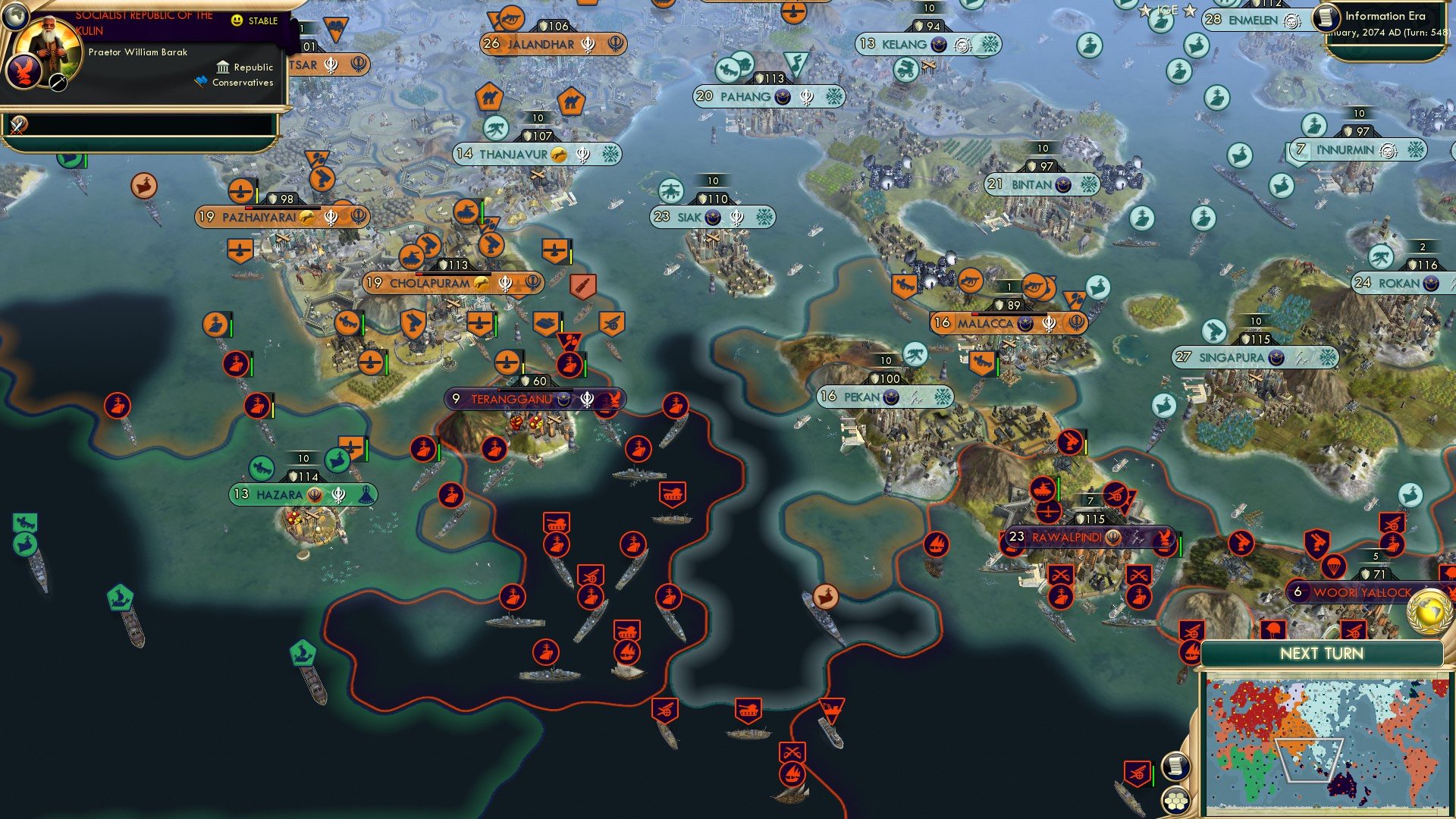Click the hex tiles notification icon bottom right
The width and height of the screenshot is (1456, 819).
click(1175, 802)
